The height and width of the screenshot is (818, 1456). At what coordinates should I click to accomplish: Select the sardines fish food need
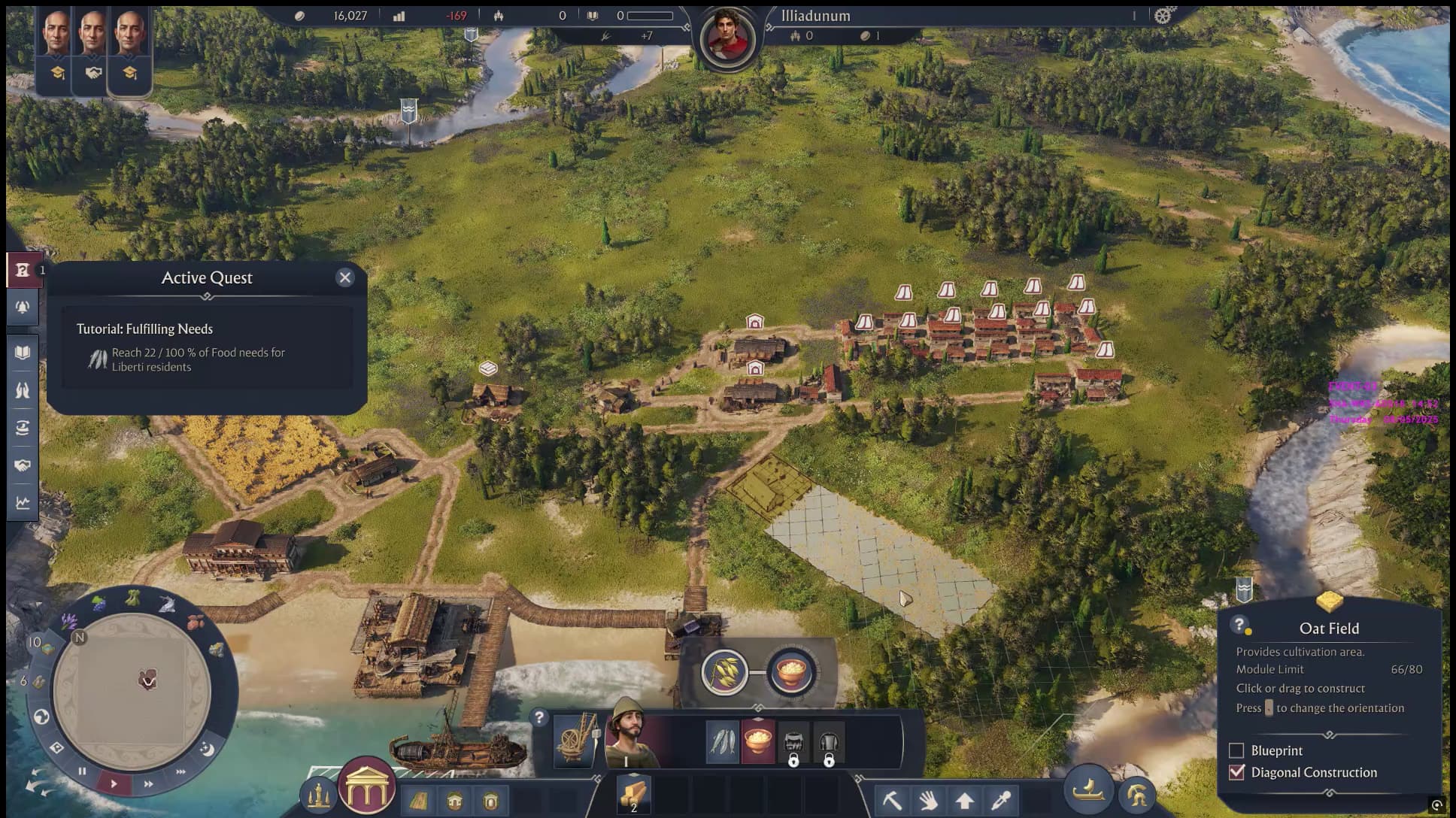click(x=722, y=741)
